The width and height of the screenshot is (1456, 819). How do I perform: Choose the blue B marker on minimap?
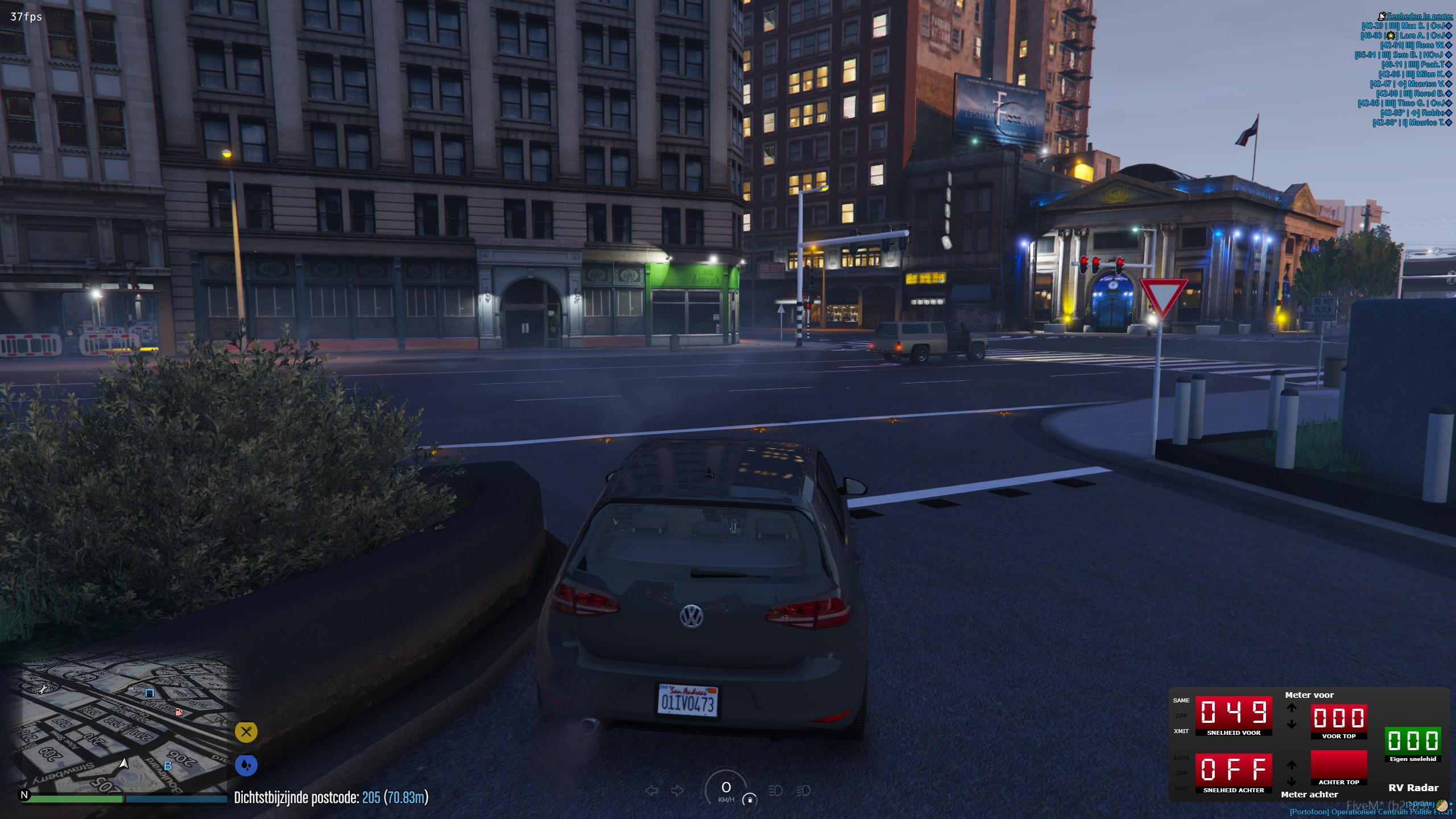coord(168,766)
